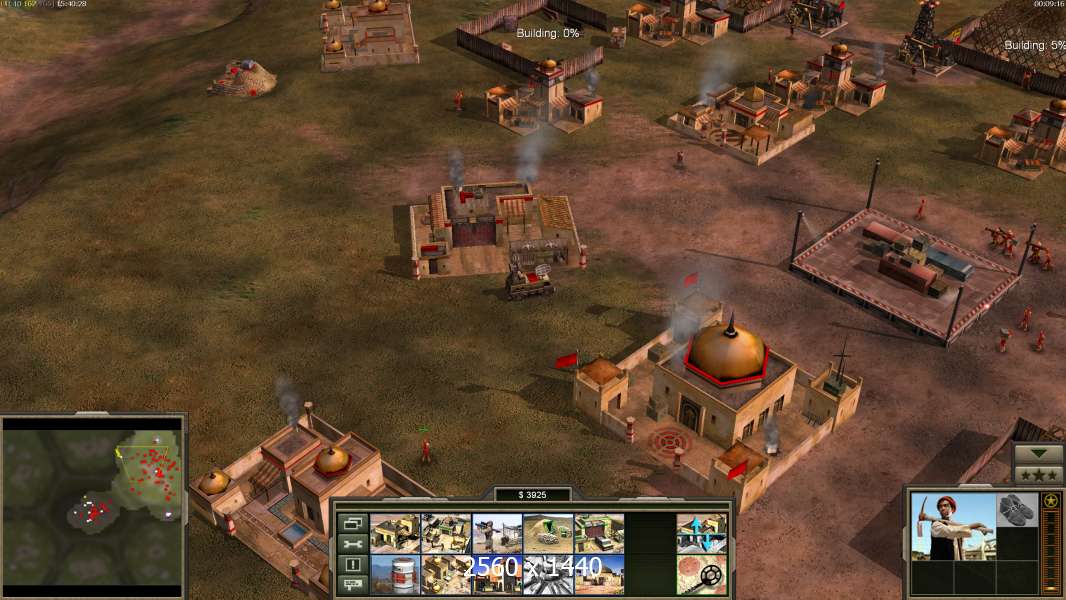
Task: Open the chat button below the exclamation mark
Action: [x=351, y=584]
